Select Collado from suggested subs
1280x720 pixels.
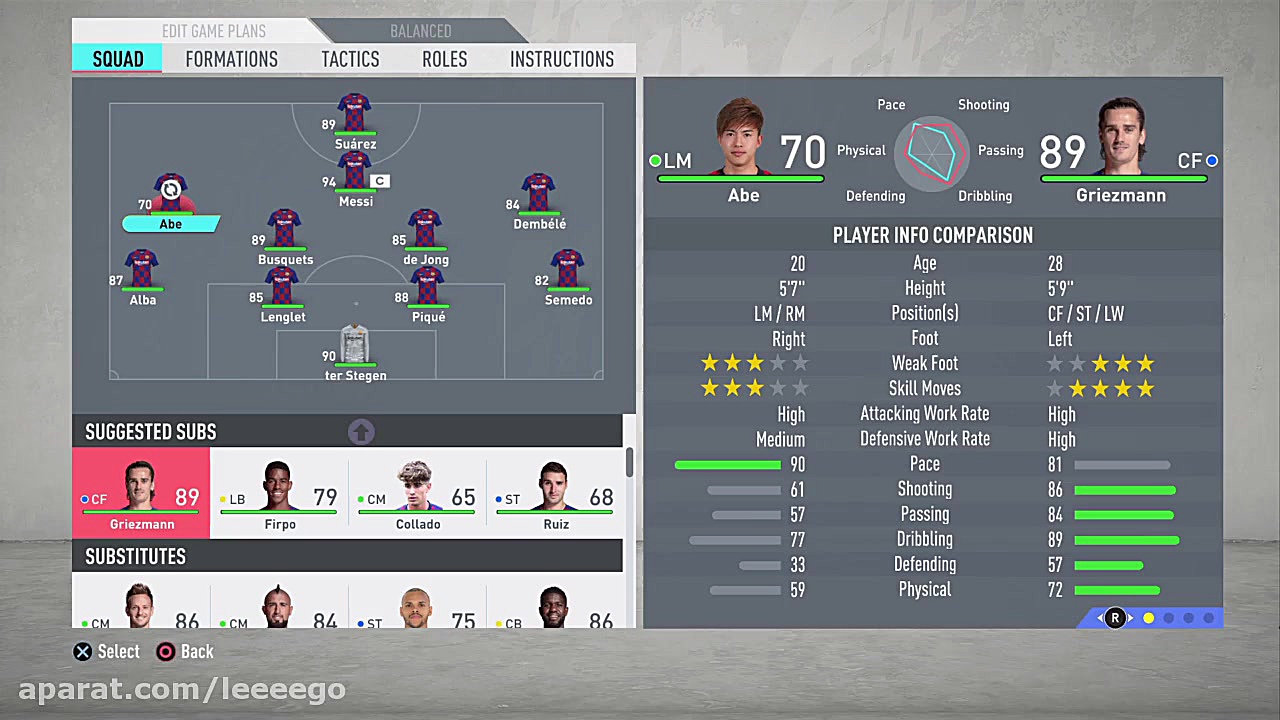(x=417, y=494)
